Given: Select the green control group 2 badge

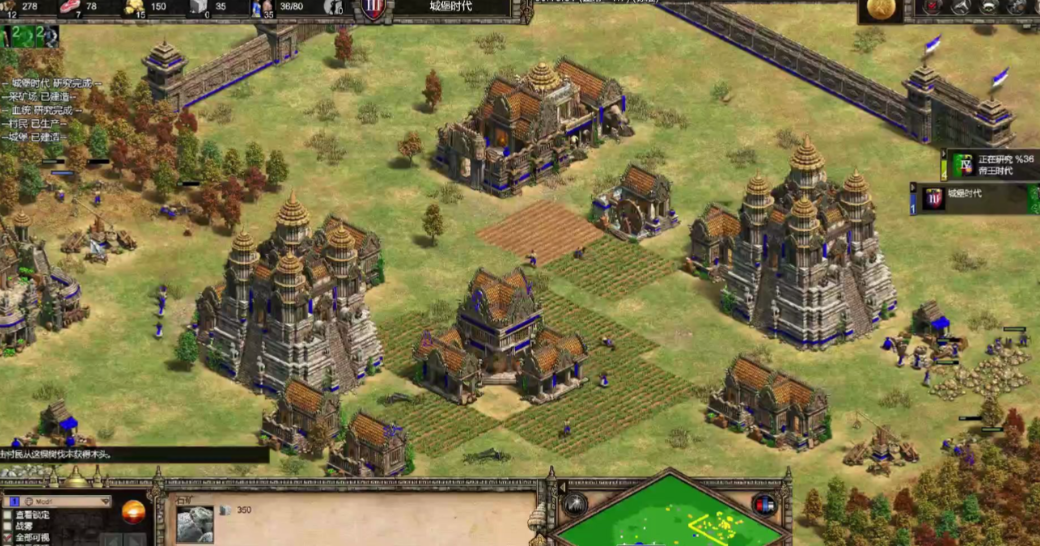Looking at the screenshot, I should click(17, 33).
